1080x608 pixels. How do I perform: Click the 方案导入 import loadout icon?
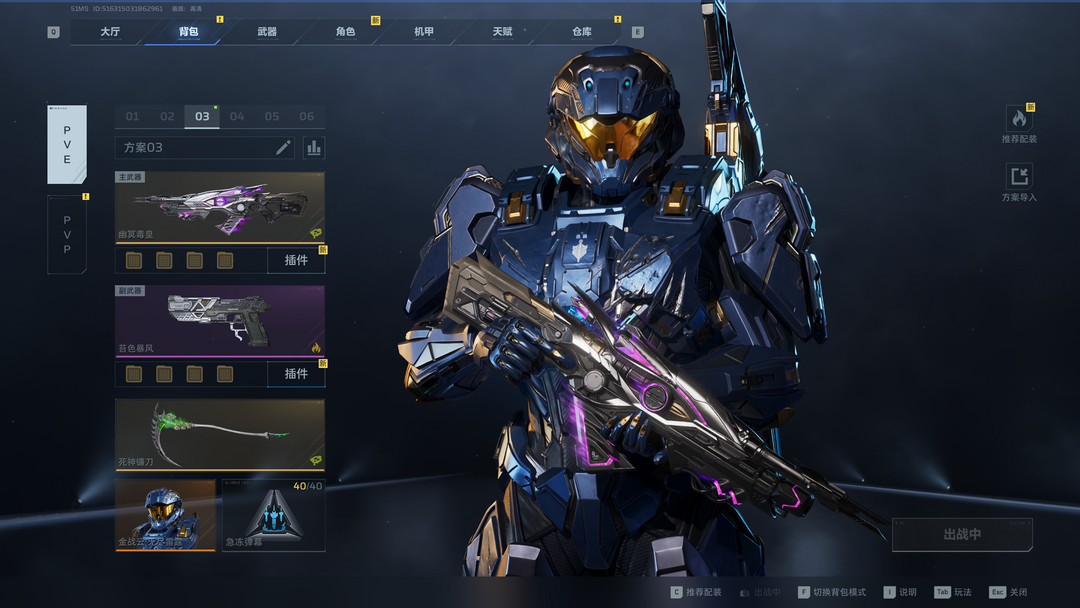[x=1019, y=178]
